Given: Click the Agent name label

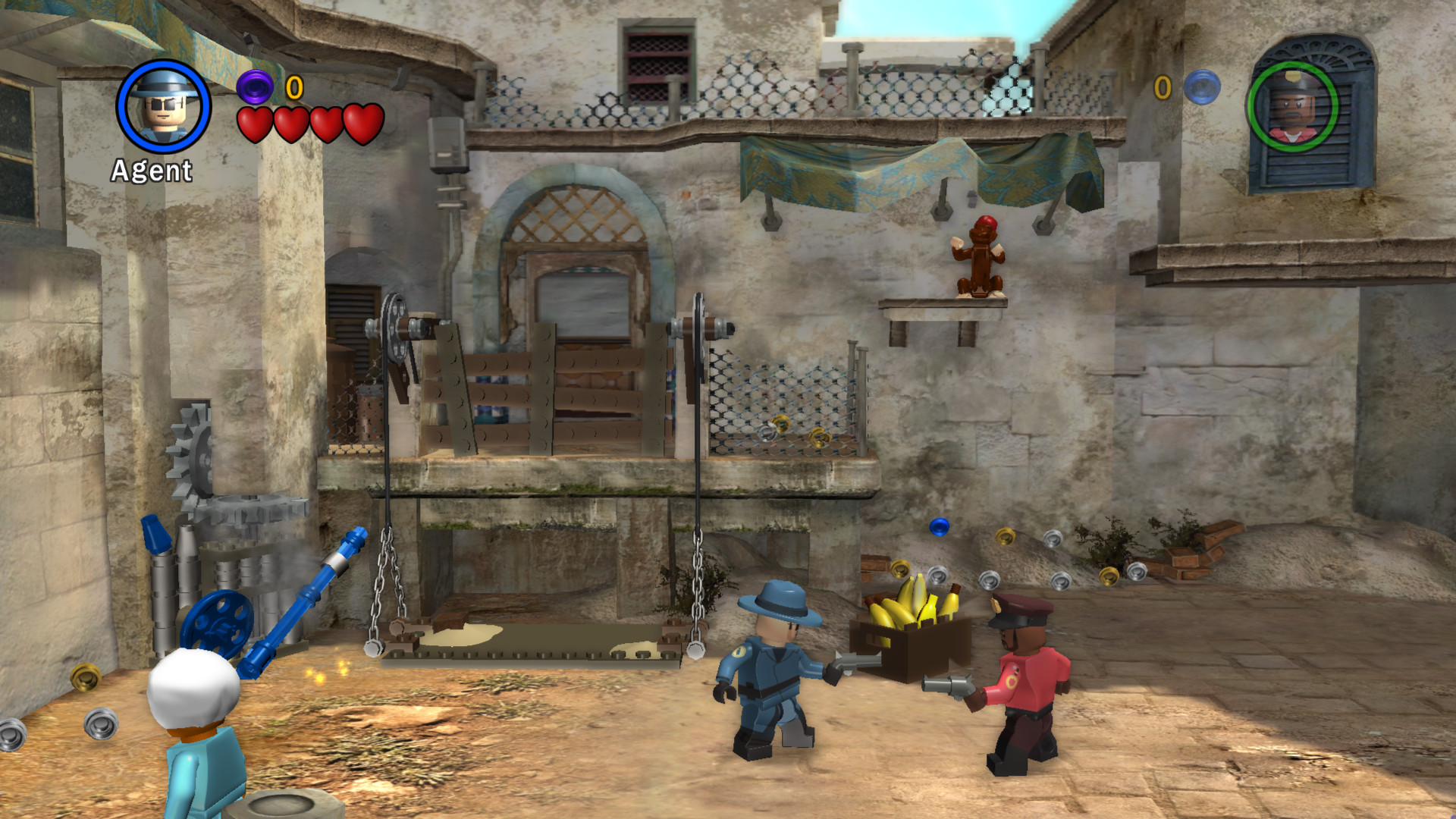Looking at the screenshot, I should tap(151, 171).
